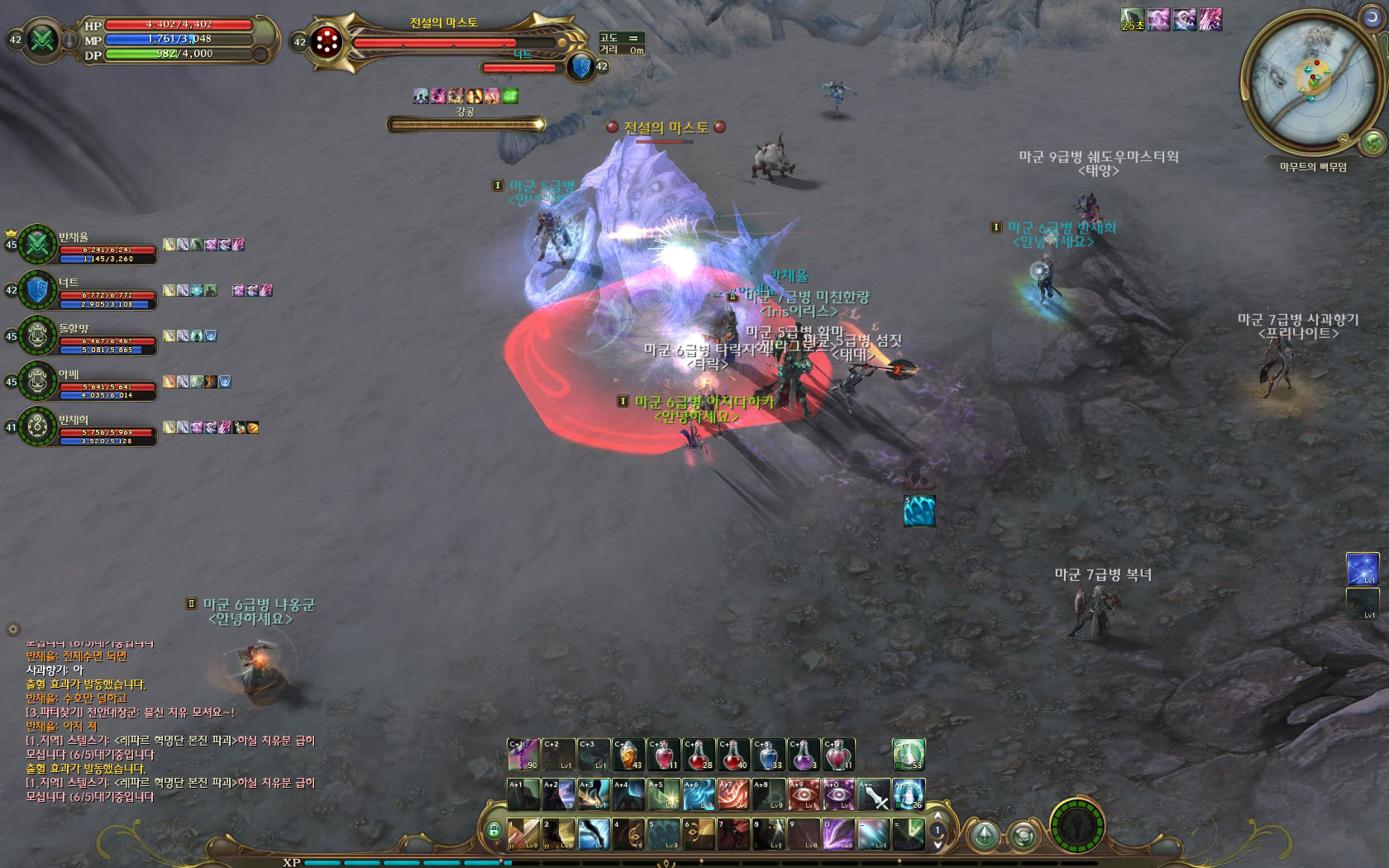The image size is (1389, 868).
Task: Use the purple potion in slot C+9
Action: point(803,755)
